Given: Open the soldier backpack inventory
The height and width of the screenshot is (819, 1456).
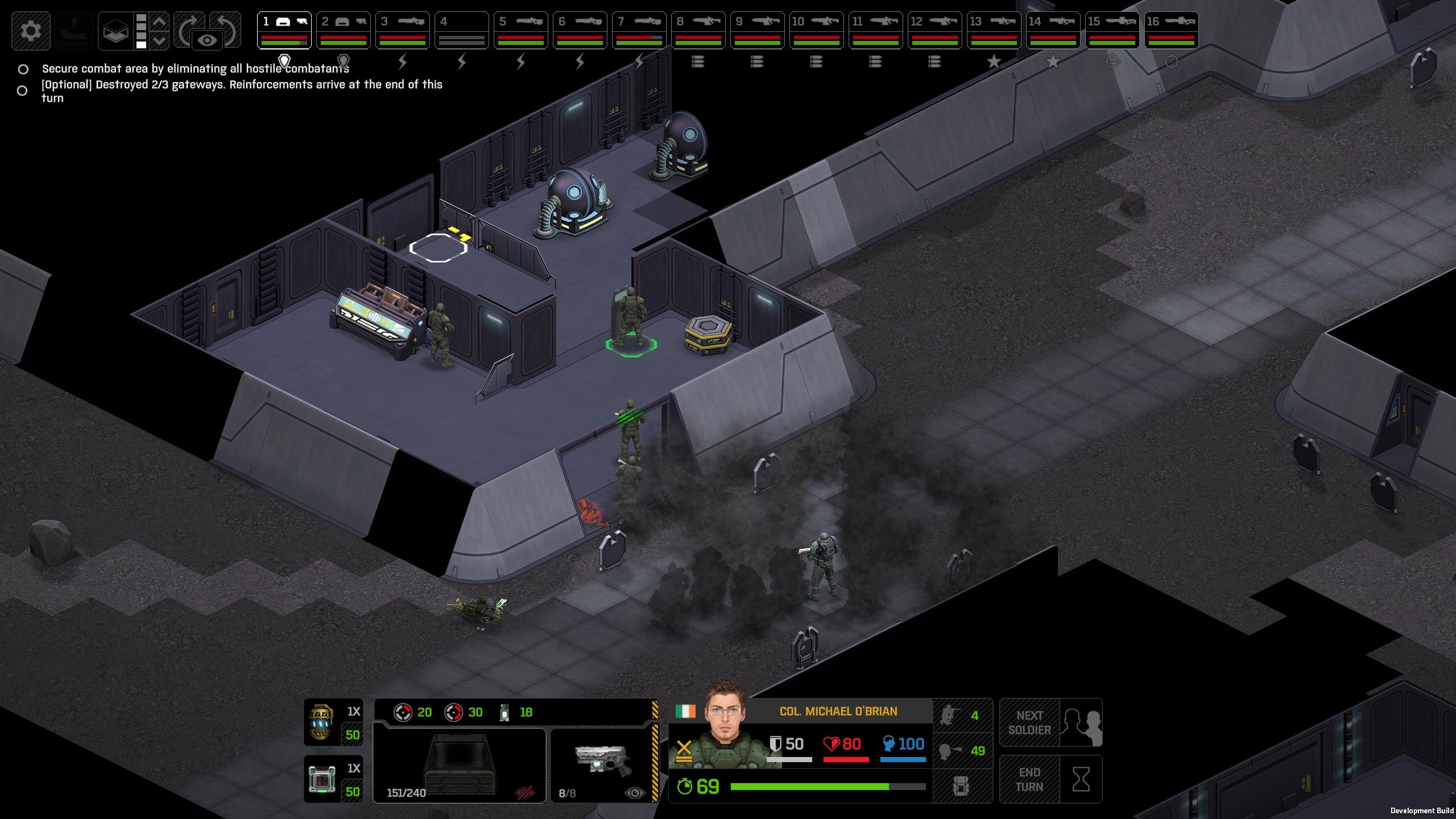Looking at the screenshot, I should [x=961, y=787].
